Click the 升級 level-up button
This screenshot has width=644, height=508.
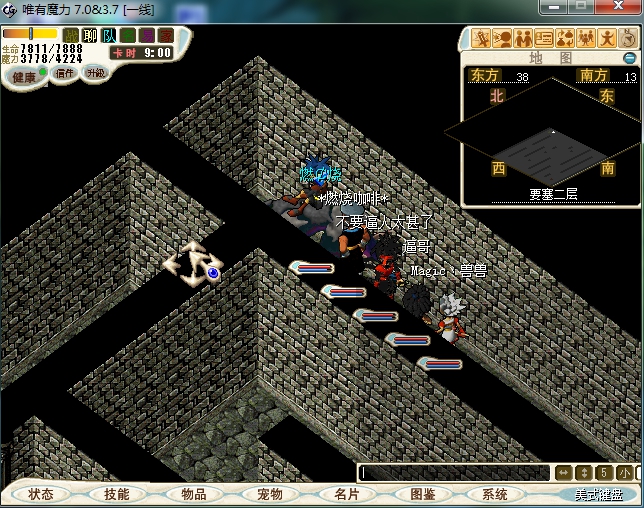pyautogui.click(x=96, y=73)
